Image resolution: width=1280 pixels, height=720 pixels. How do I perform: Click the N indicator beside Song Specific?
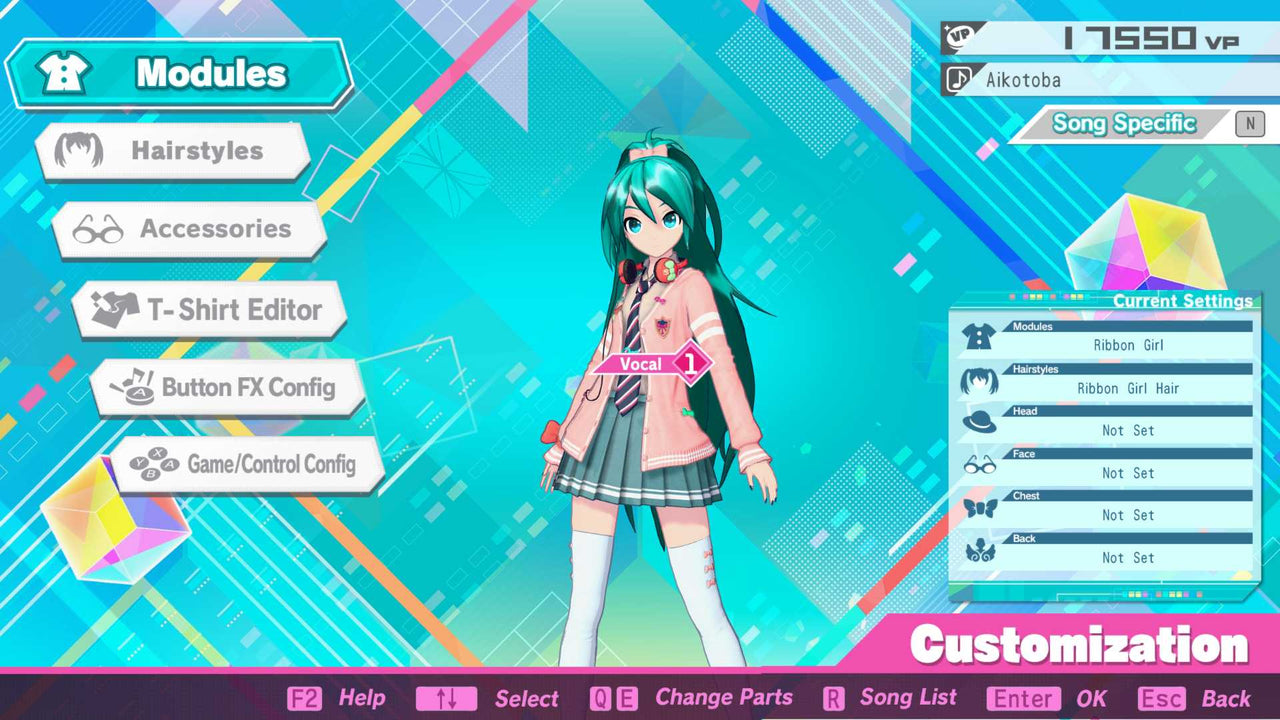1249,123
